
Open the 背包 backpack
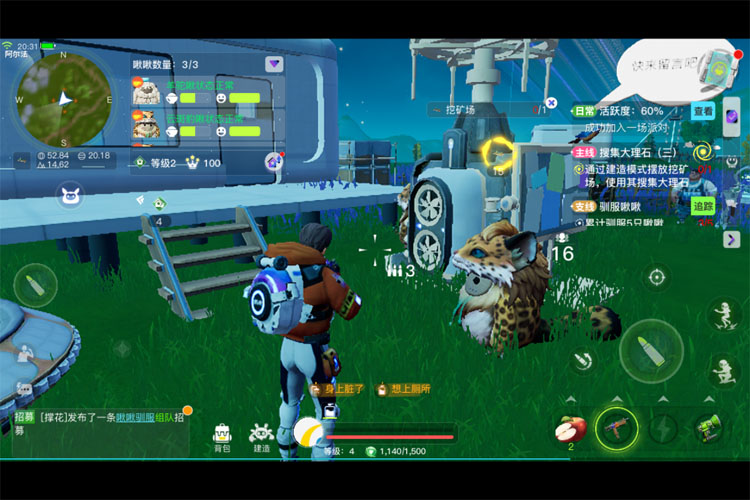pos(222,437)
